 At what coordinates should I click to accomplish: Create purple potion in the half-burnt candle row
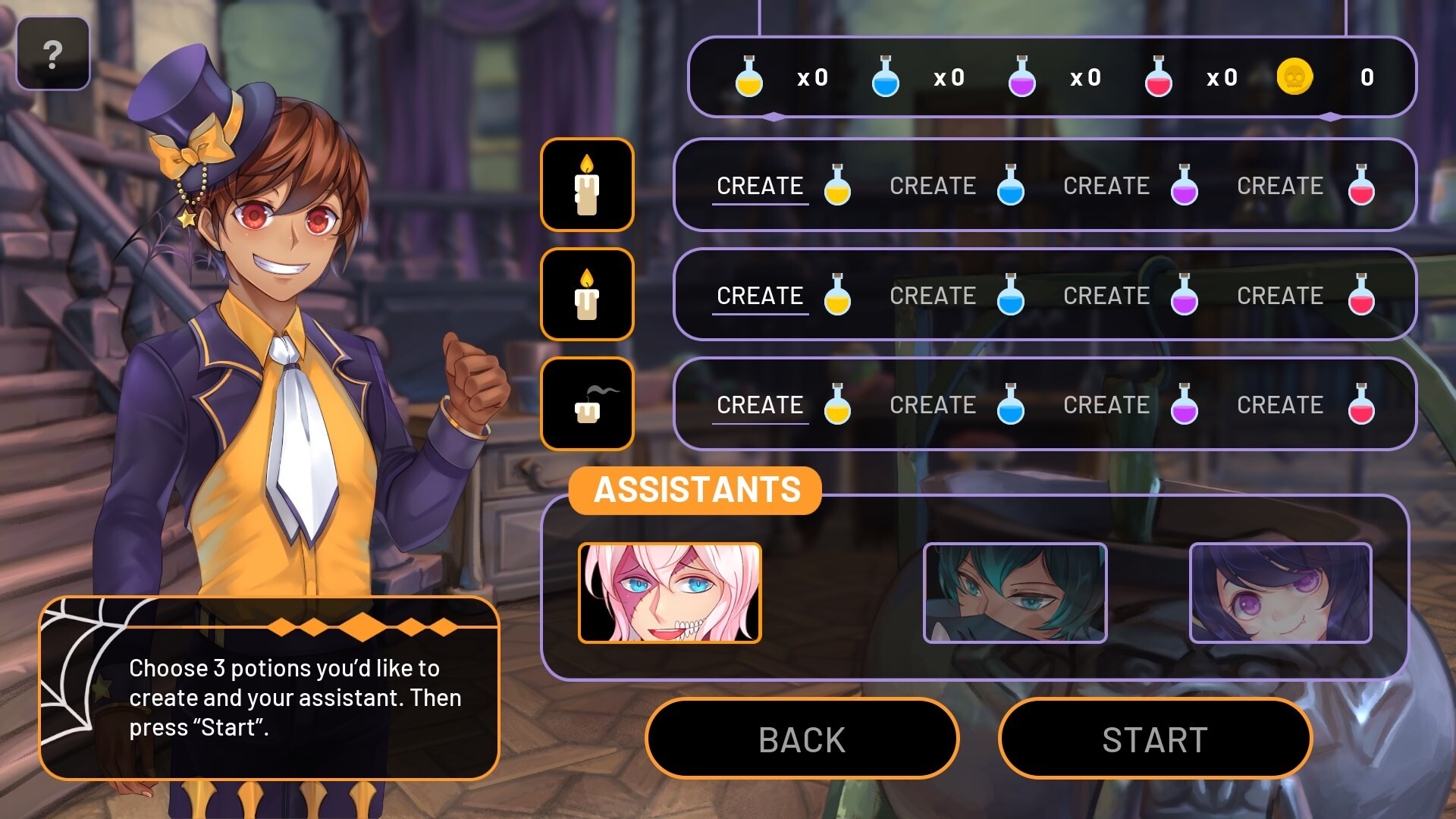[1130, 295]
